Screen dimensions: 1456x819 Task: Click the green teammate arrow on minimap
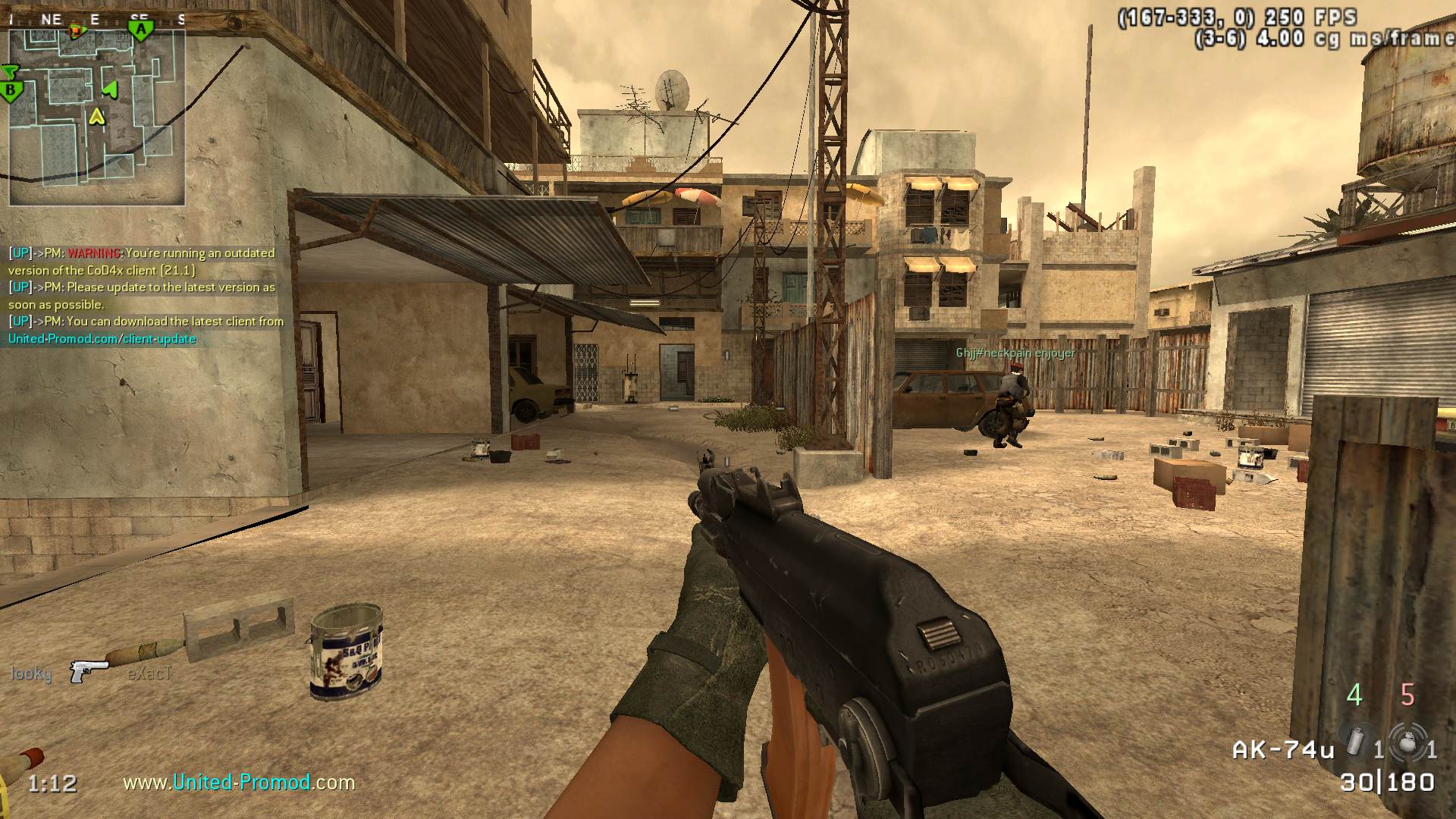click(x=111, y=89)
